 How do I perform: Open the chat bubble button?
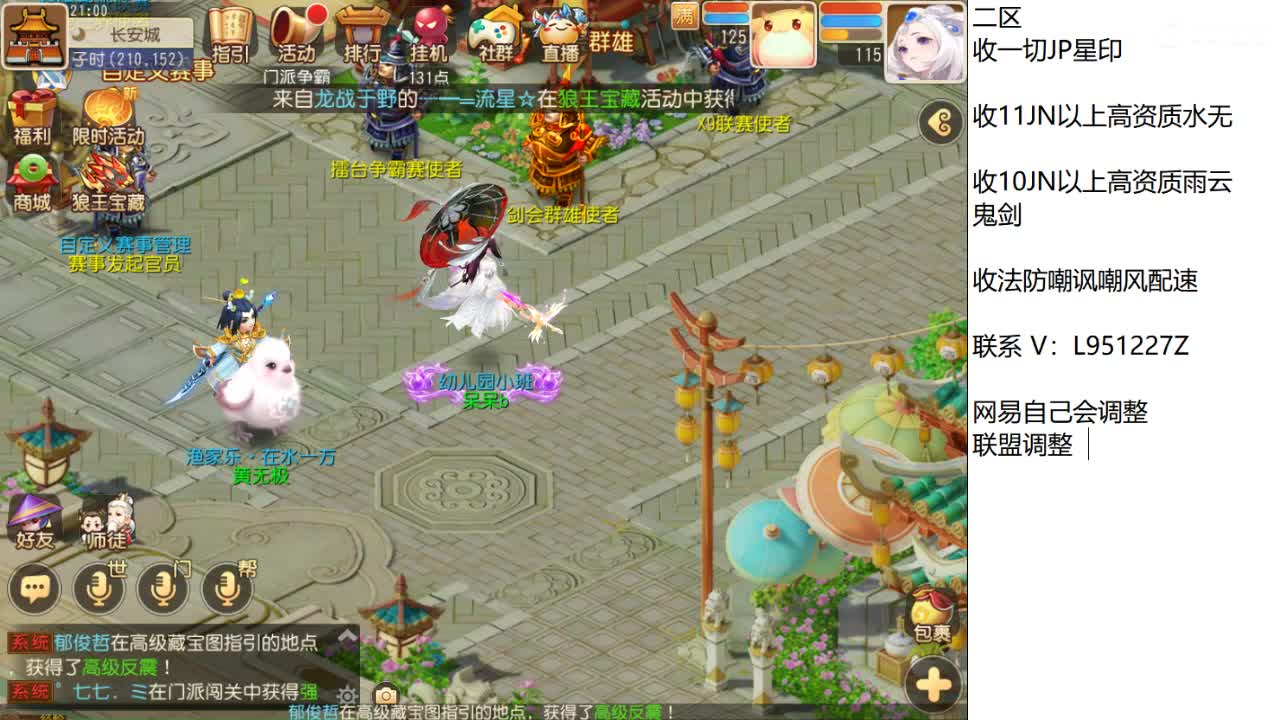[33, 590]
